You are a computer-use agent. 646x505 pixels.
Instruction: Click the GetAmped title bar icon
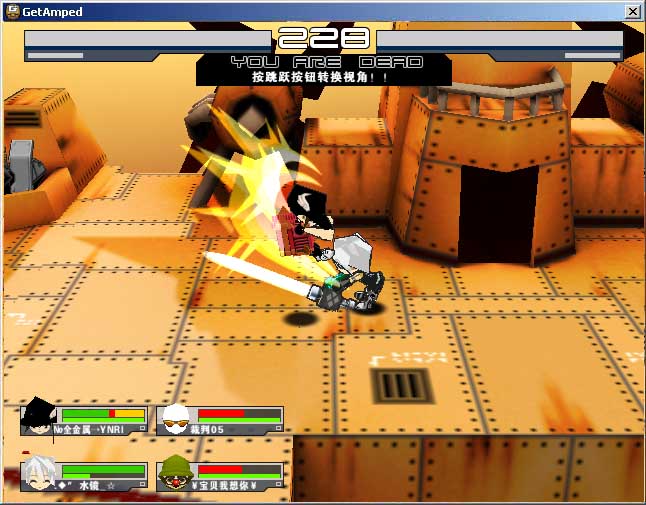tap(12, 11)
